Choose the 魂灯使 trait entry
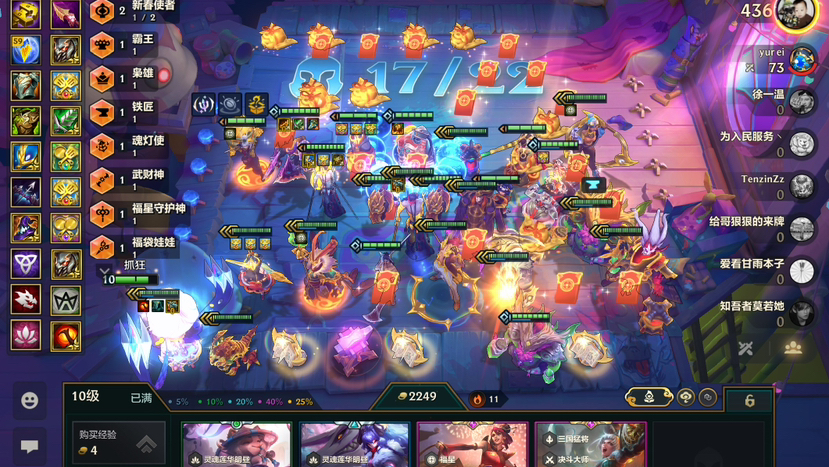829x467 pixels. point(135,144)
